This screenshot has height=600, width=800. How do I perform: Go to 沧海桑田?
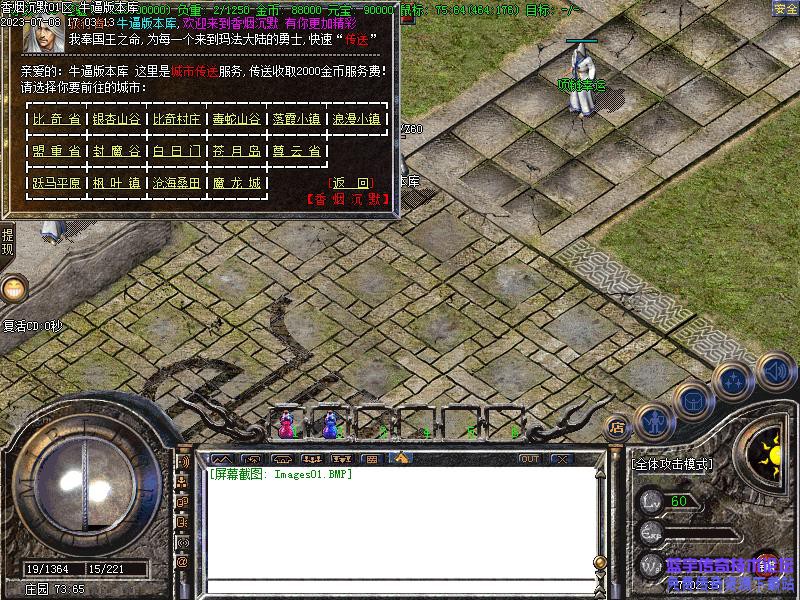177,183
